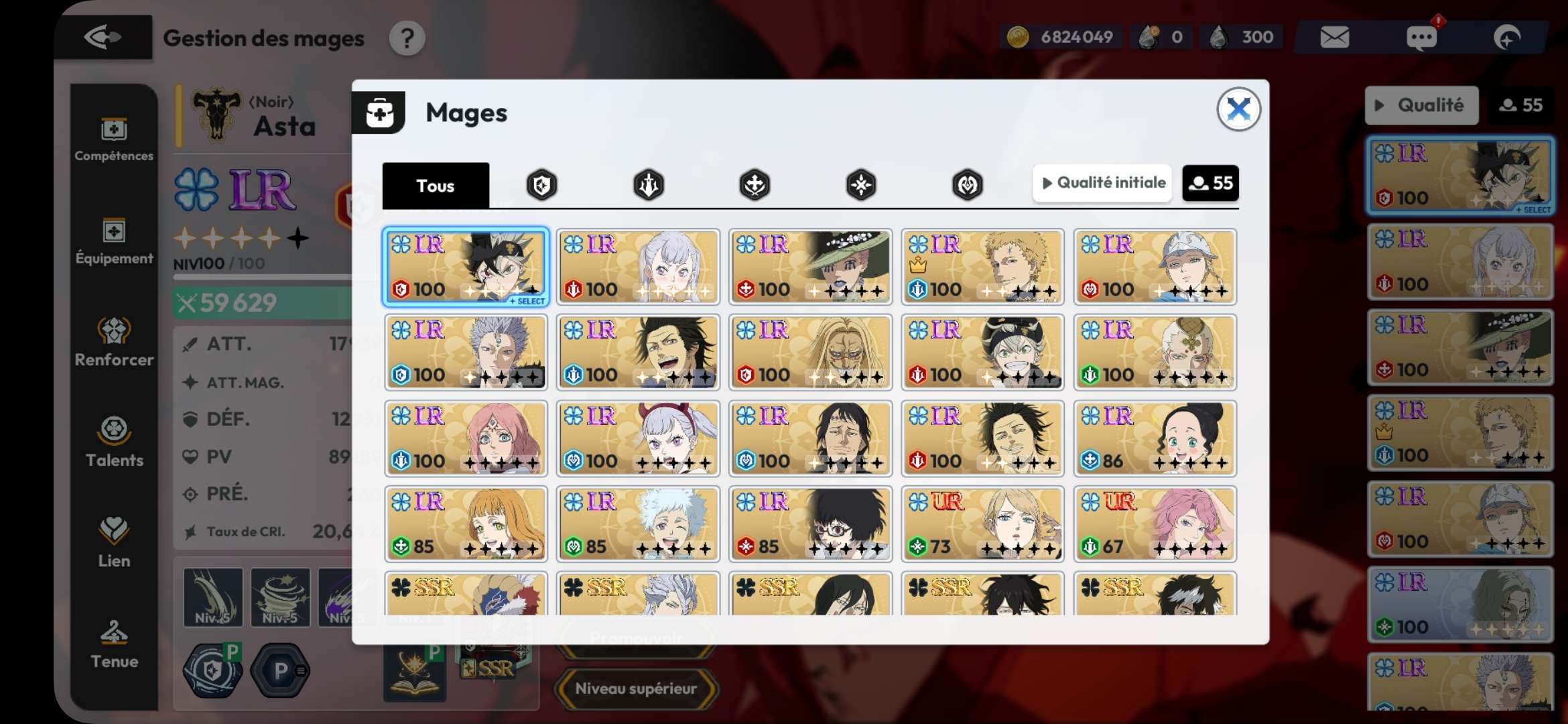Go back using the arrow button
The image size is (1568, 724).
103,38
